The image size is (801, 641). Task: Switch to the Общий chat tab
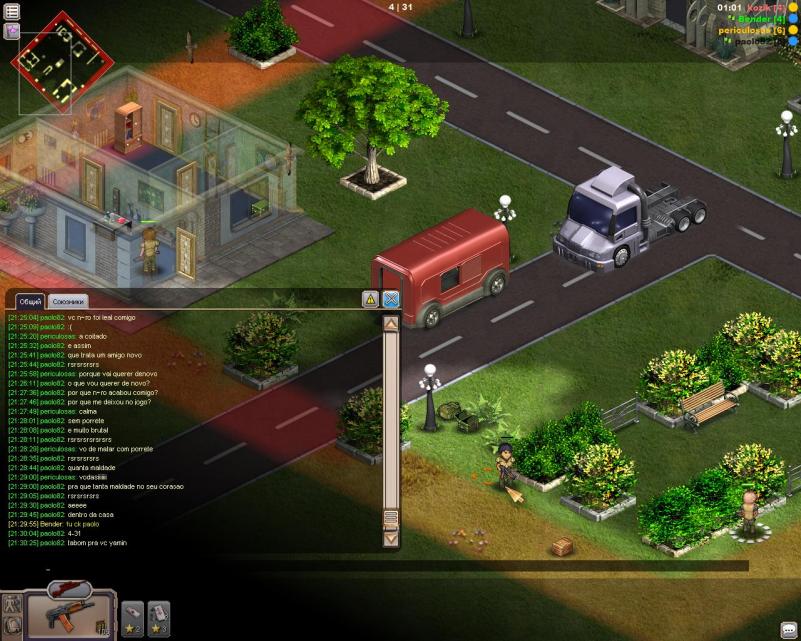click(x=31, y=301)
